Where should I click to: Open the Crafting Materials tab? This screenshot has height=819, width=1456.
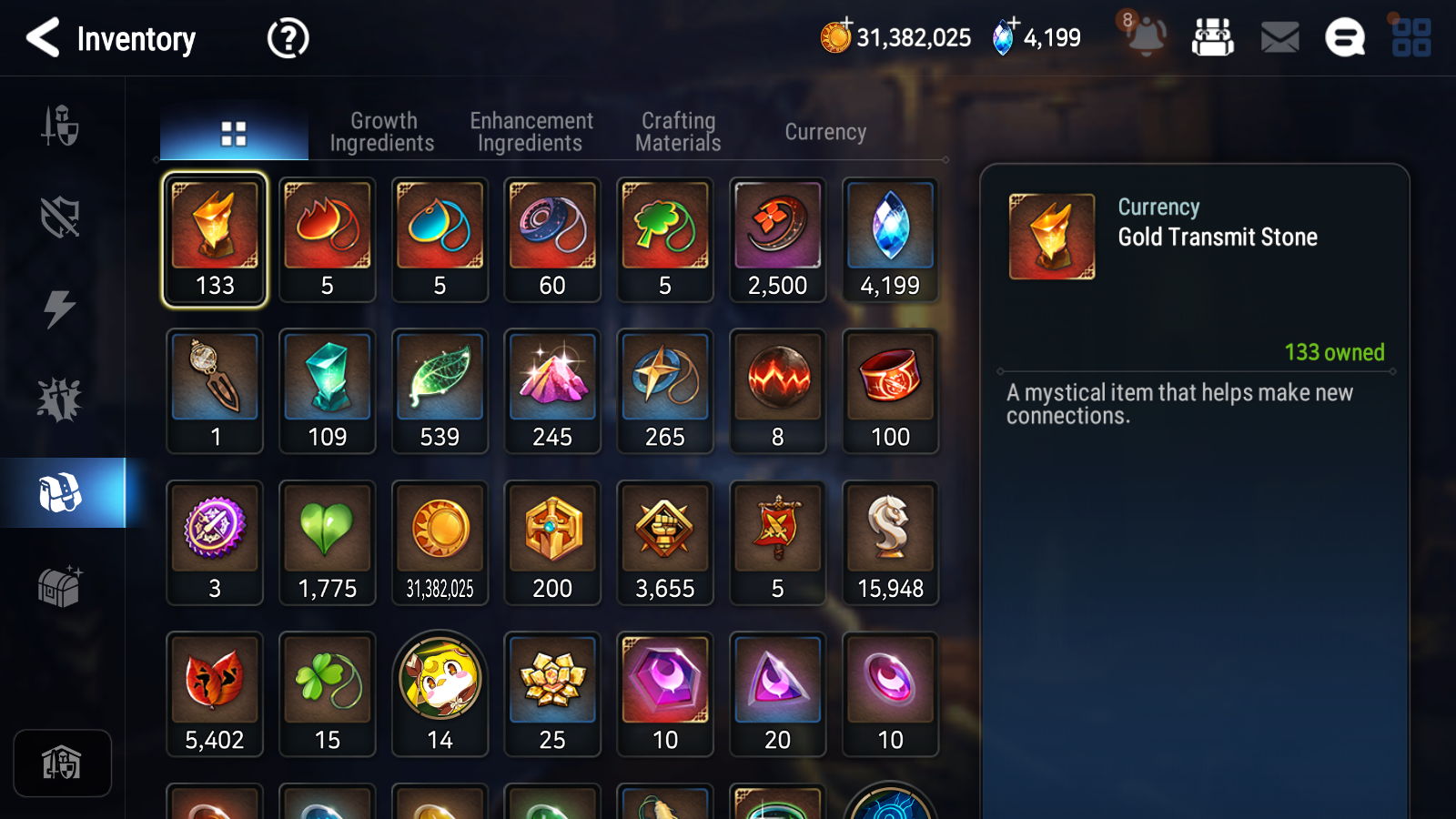pos(677,130)
